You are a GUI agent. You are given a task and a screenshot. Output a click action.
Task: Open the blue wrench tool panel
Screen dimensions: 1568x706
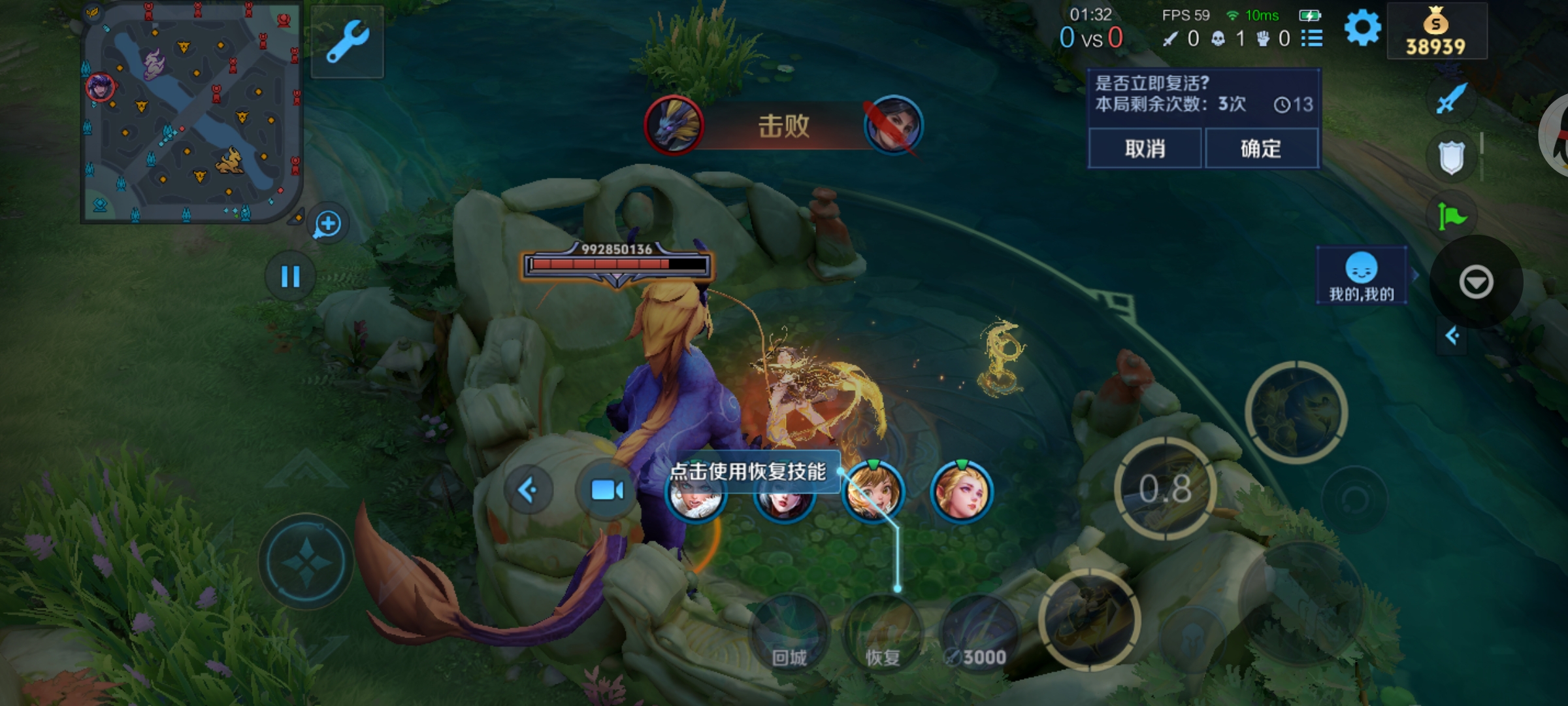348,42
